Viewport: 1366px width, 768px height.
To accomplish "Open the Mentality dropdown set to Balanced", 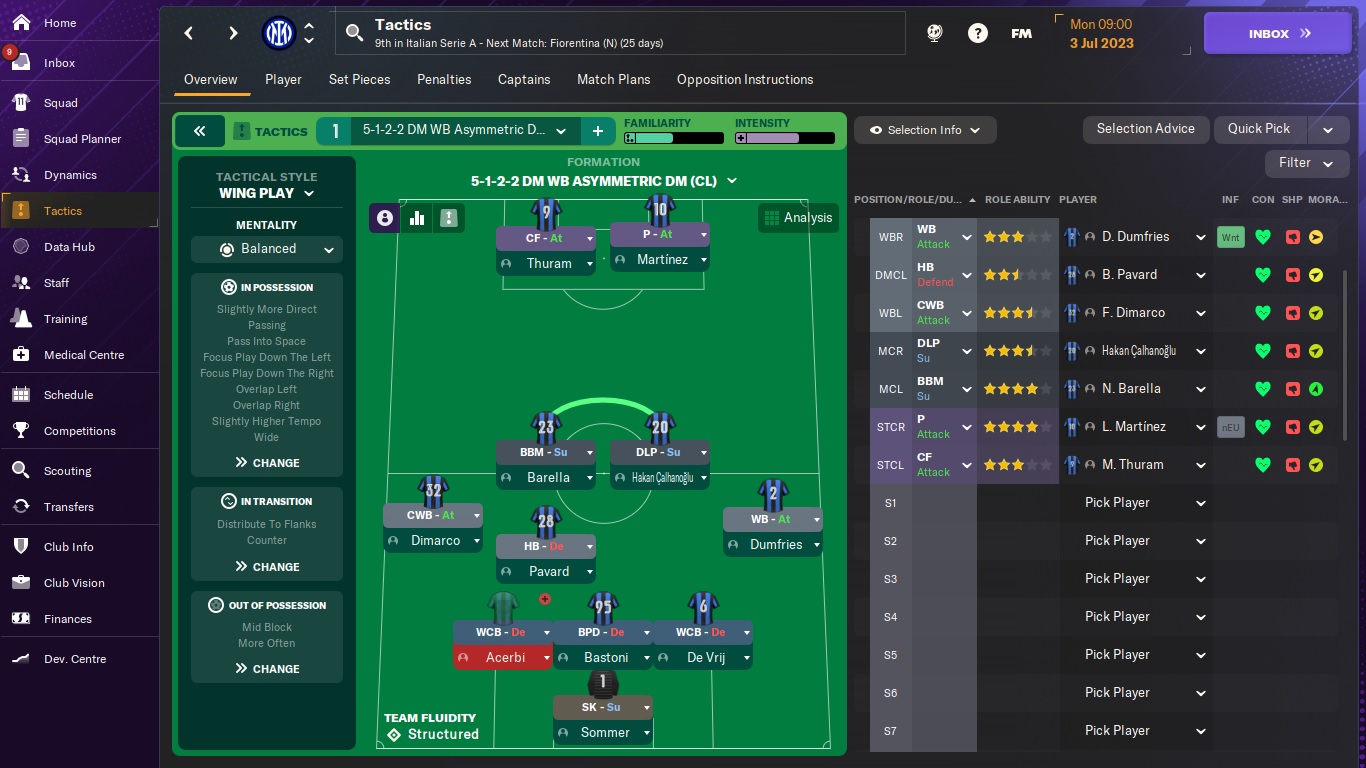I will point(267,249).
